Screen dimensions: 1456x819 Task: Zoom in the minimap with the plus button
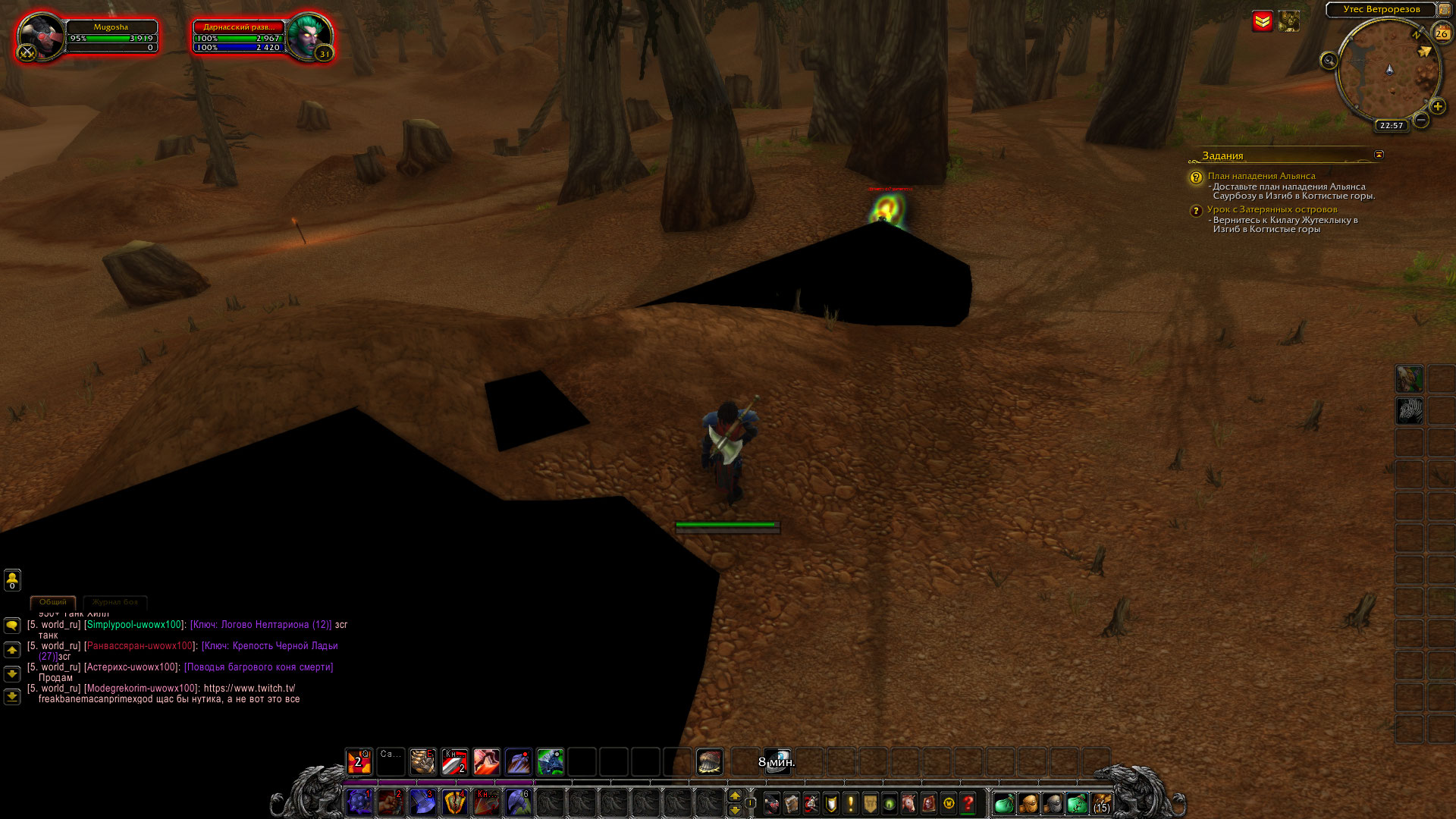click(1437, 106)
